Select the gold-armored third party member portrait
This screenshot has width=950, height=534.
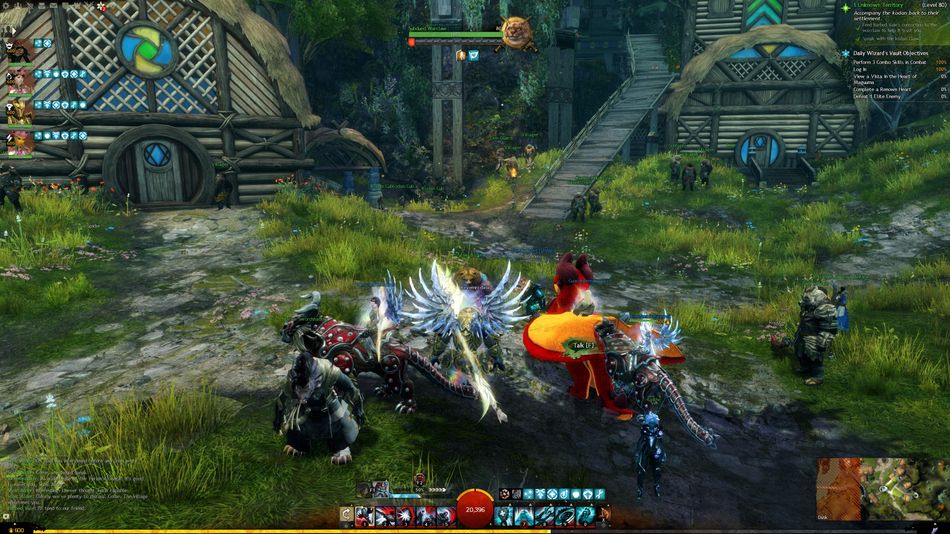[x=20, y=113]
